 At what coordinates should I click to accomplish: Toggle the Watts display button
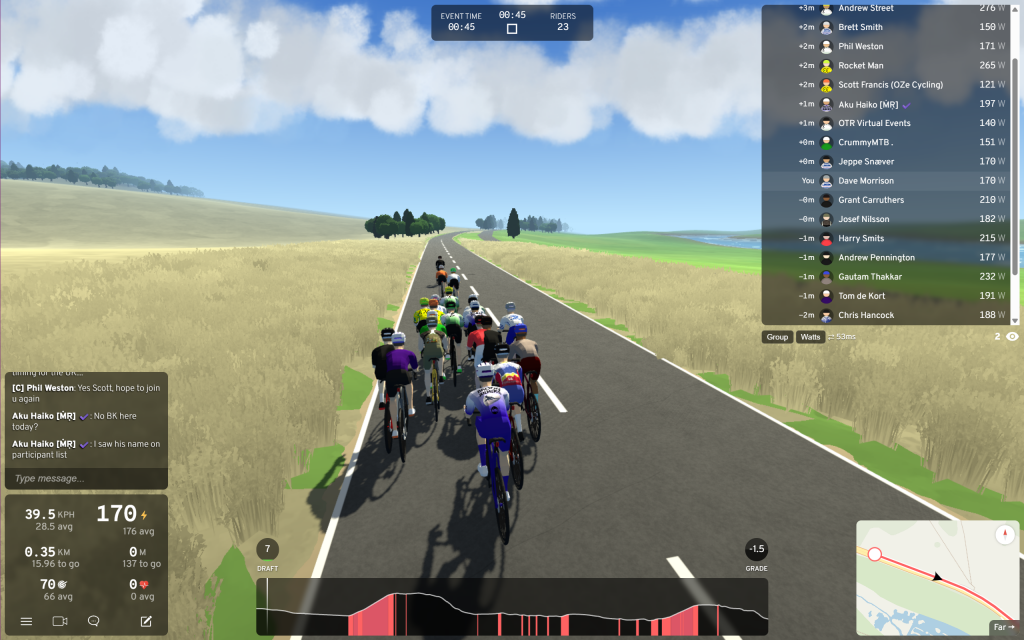pyautogui.click(x=810, y=337)
